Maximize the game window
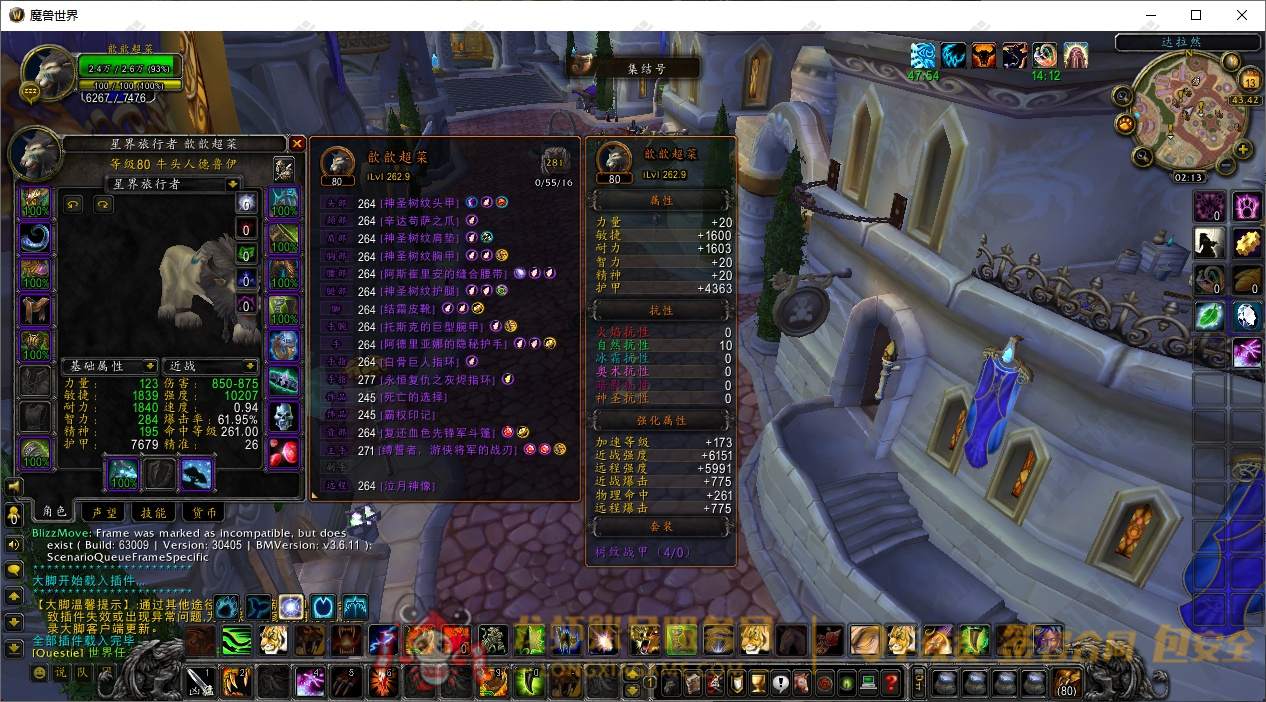The width and height of the screenshot is (1266, 702). coord(1196,15)
